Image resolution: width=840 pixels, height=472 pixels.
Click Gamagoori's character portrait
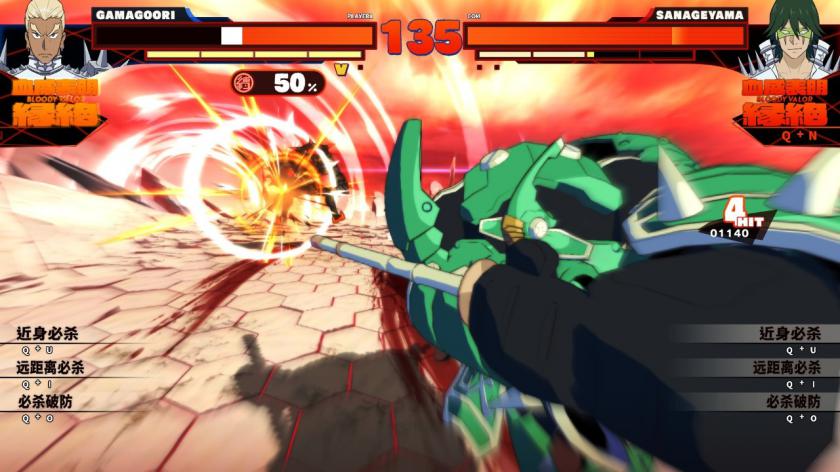click(x=46, y=38)
